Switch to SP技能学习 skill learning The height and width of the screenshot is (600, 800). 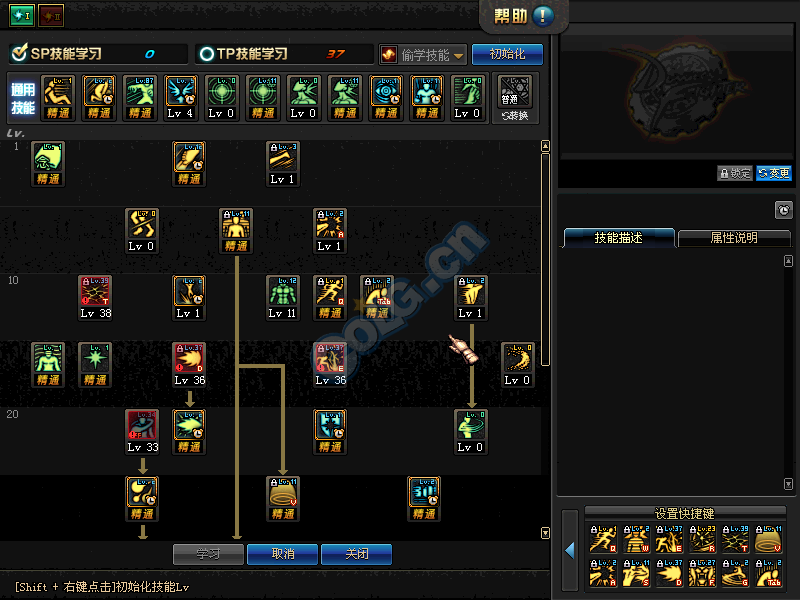(x=66, y=54)
